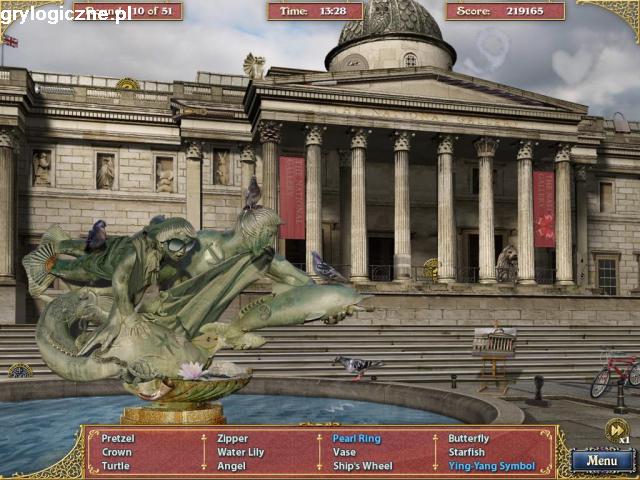Pick Turtle in the item list
The height and width of the screenshot is (480, 640).
pyautogui.click(x=115, y=466)
